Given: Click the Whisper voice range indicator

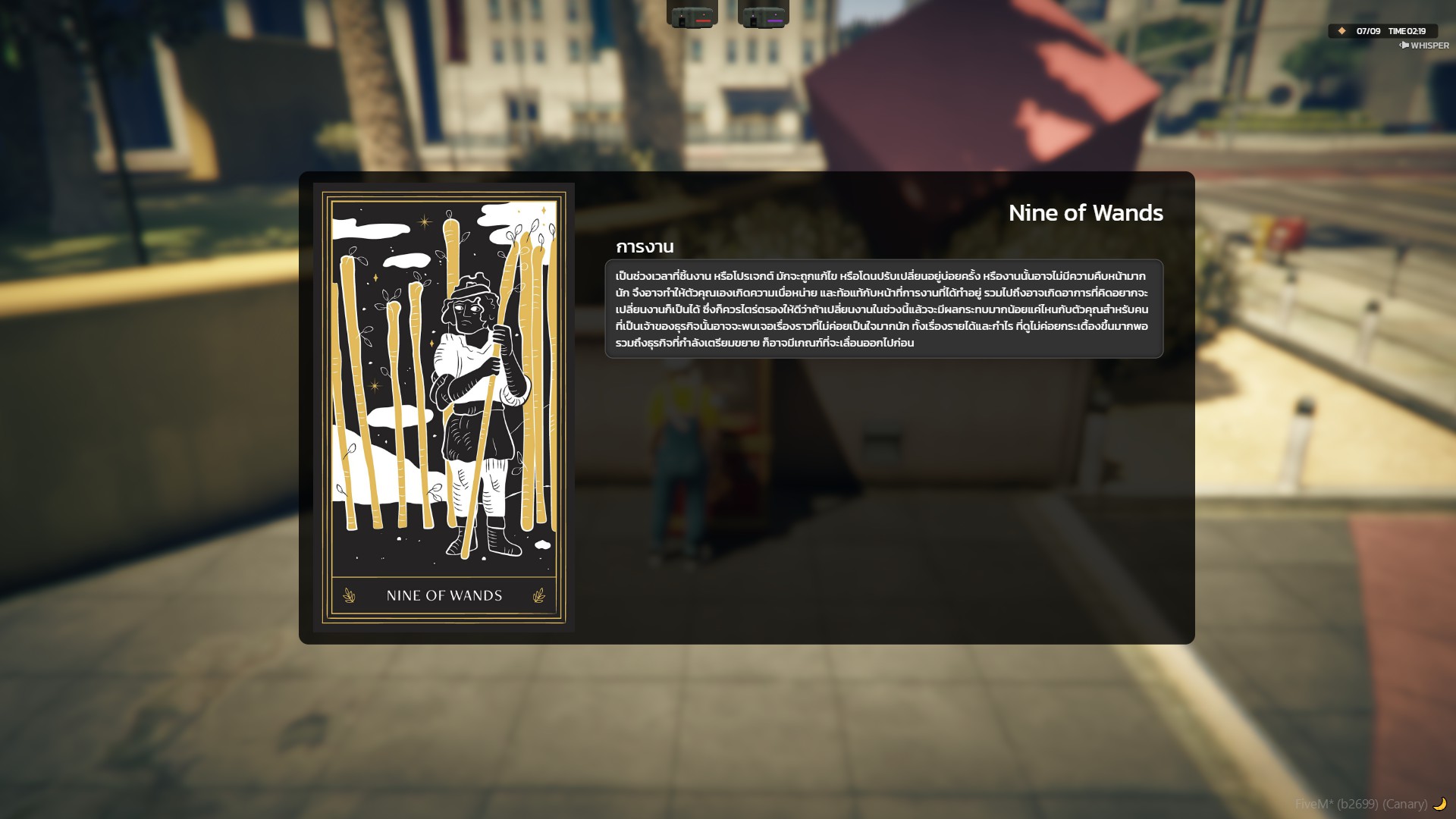Looking at the screenshot, I should 1424,45.
